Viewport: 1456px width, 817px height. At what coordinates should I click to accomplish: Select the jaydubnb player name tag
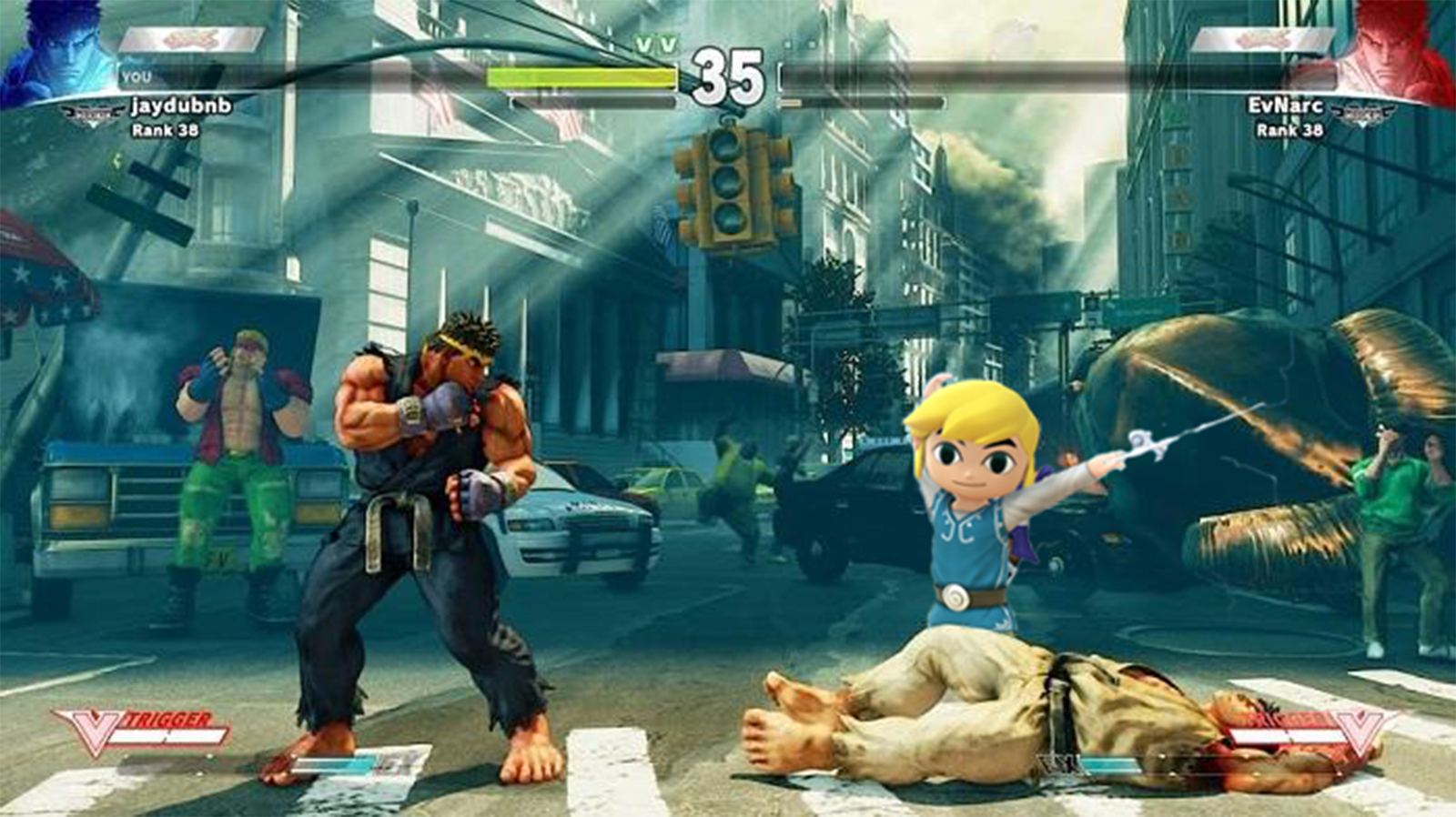[x=180, y=106]
